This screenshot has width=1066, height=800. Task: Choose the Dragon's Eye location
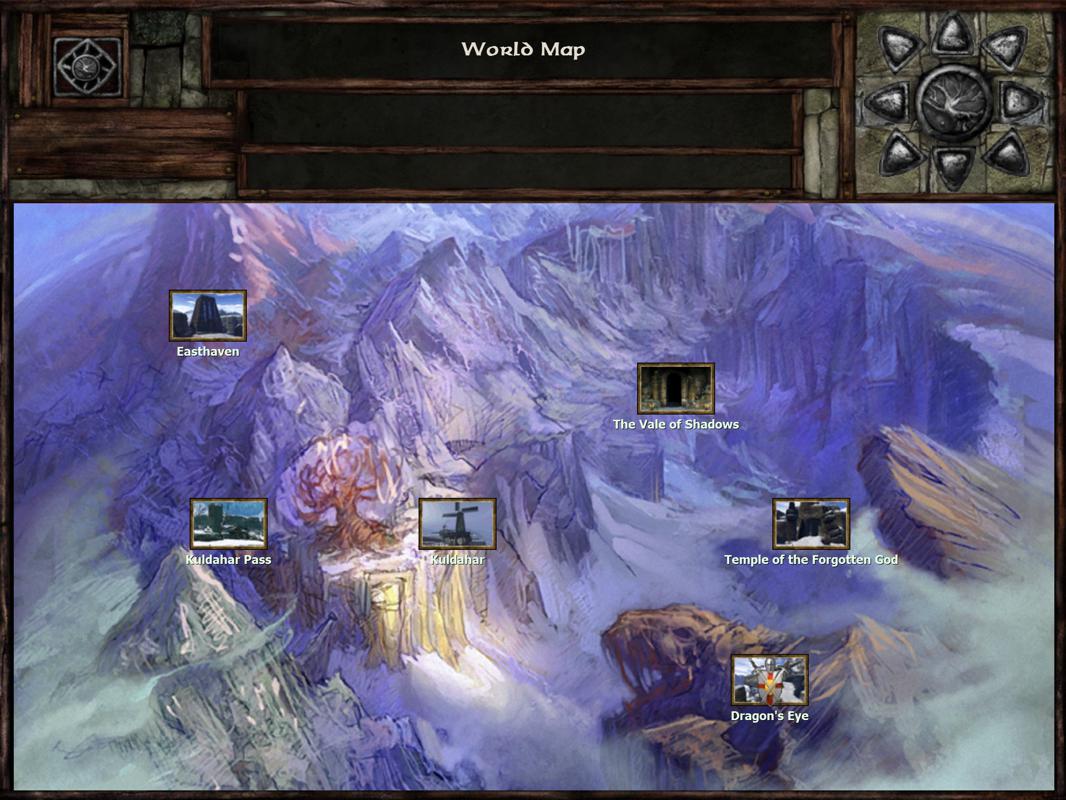(769, 680)
